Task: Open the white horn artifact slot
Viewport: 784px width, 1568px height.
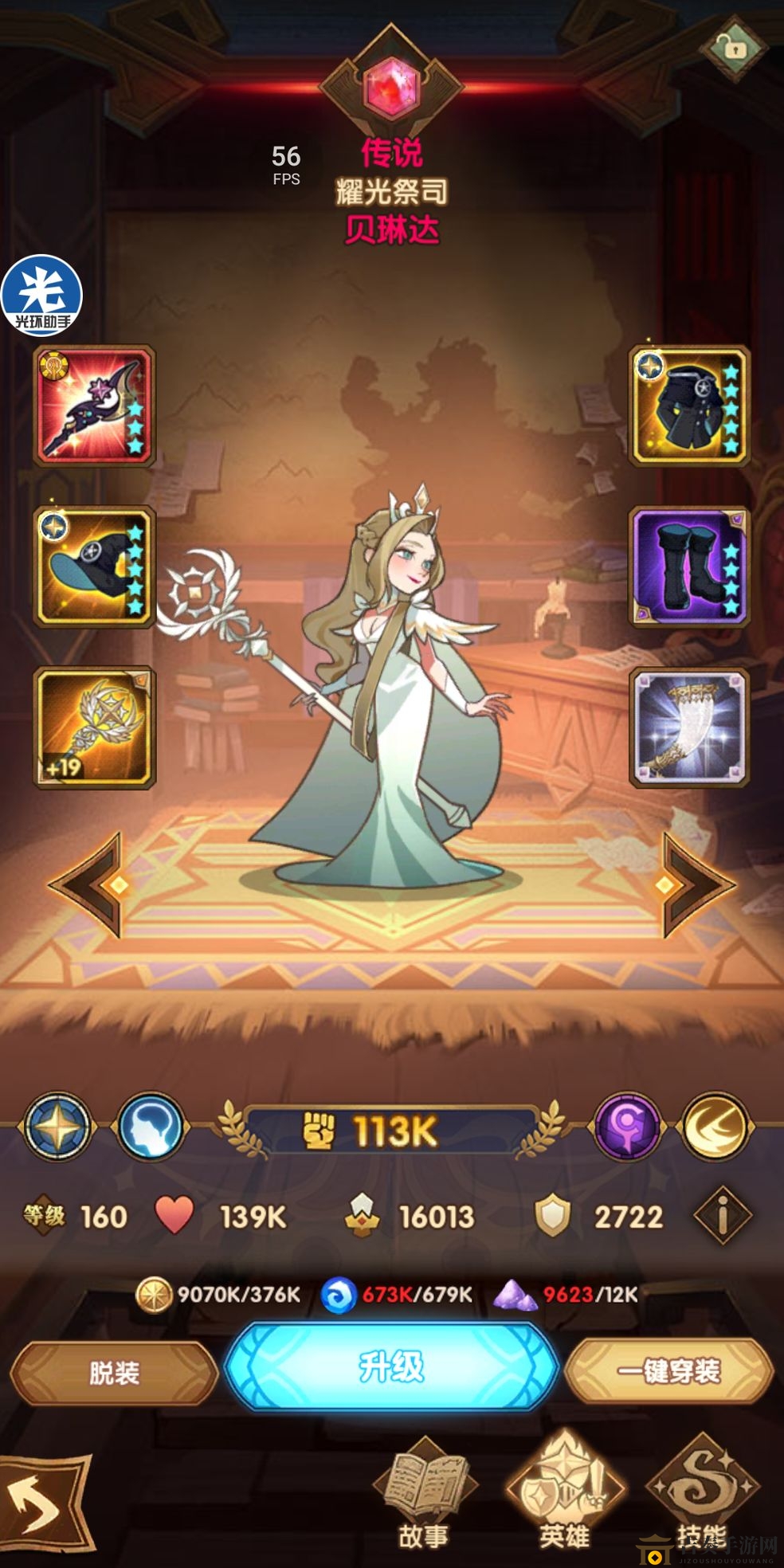Action: point(690,727)
